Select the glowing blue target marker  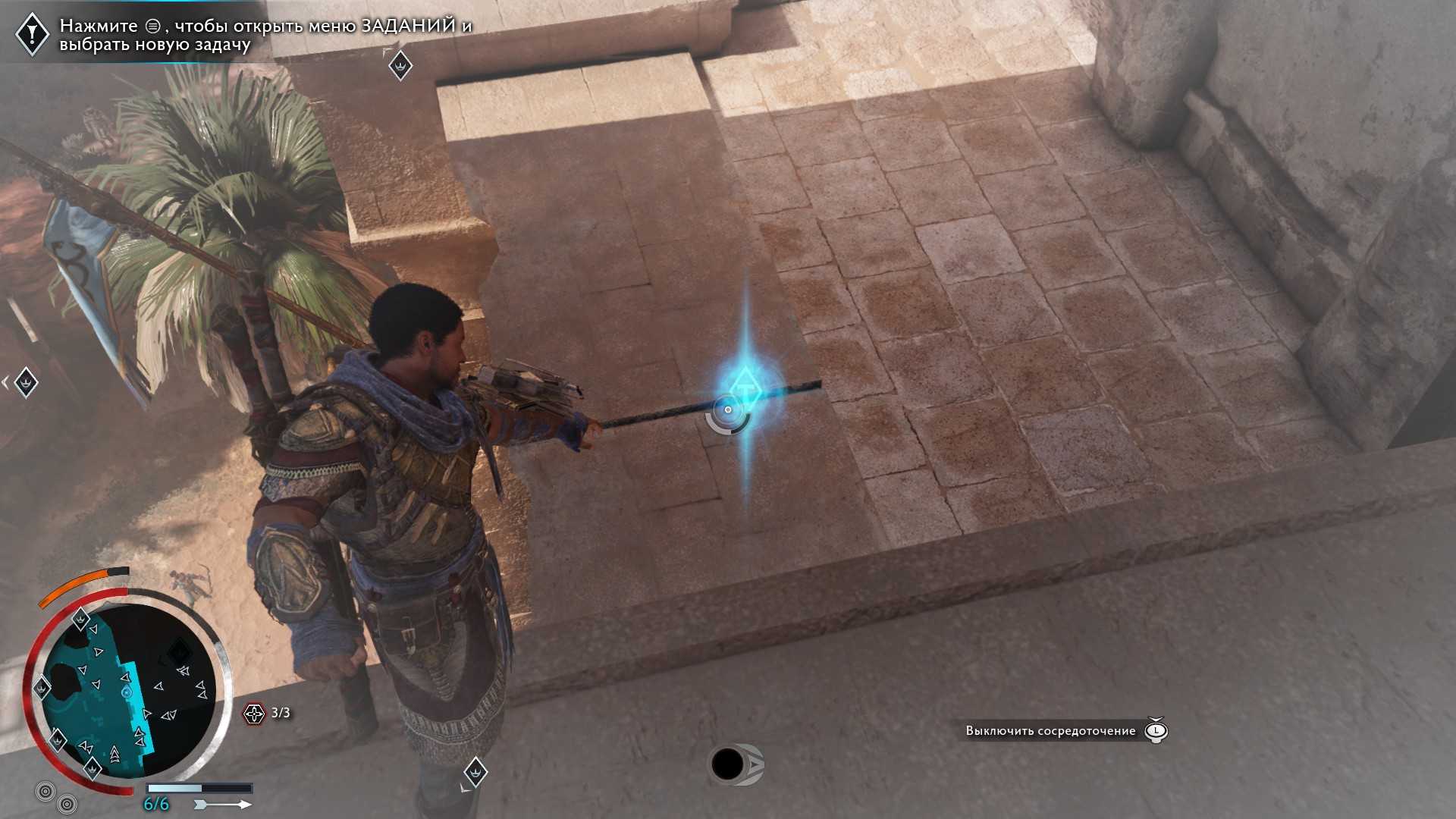point(745,388)
